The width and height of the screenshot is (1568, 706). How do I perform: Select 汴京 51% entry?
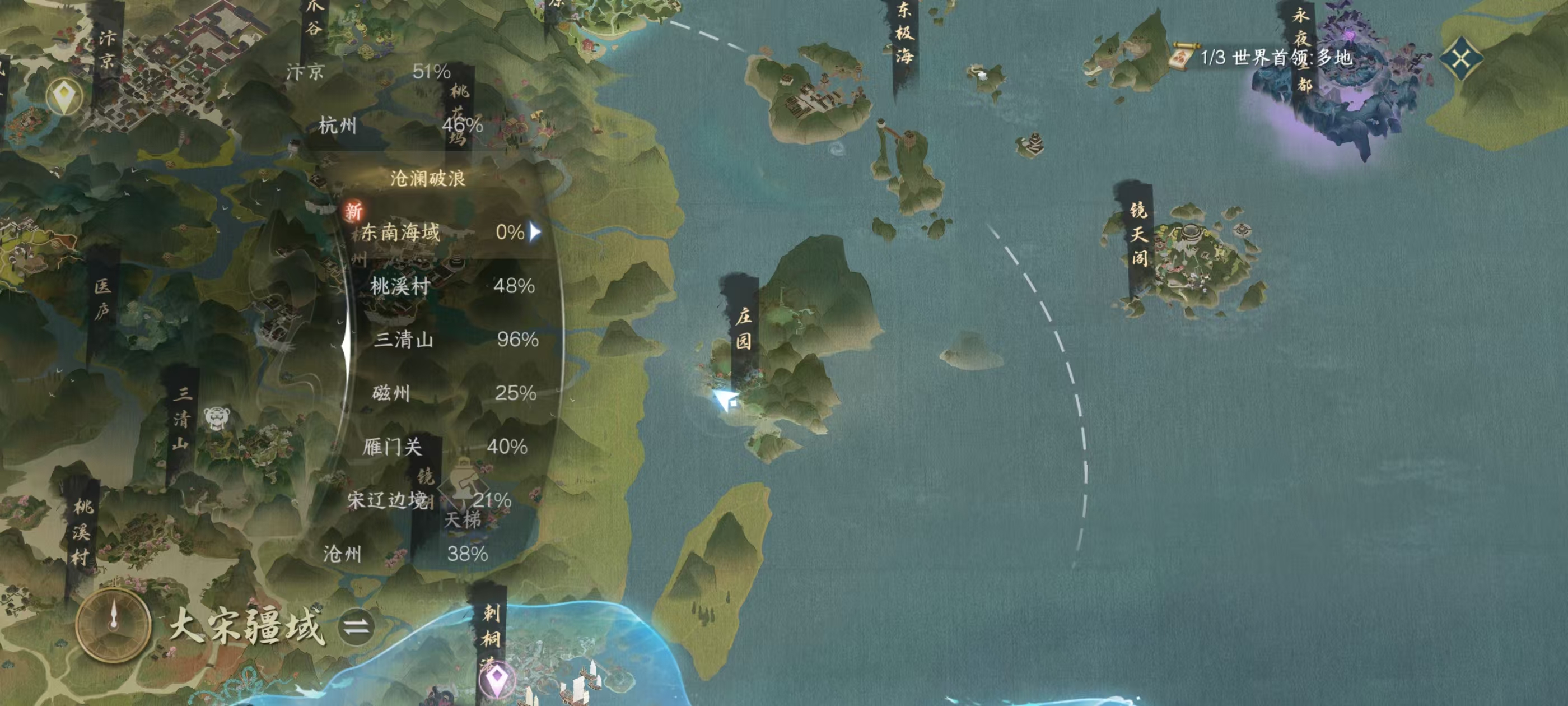click(x=368, y=72)
